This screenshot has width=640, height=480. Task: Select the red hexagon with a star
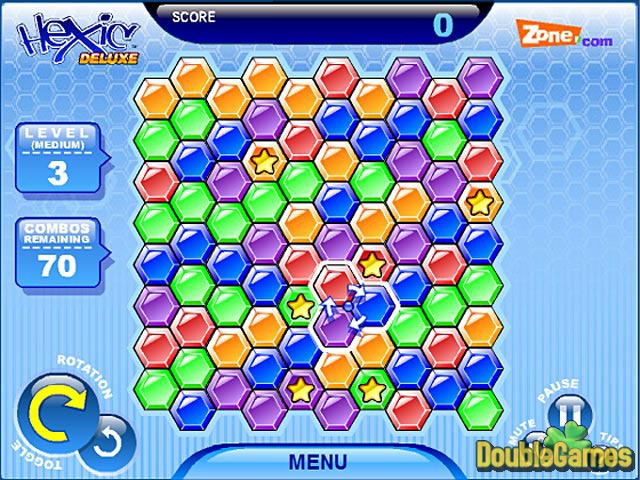(x=372, y=265)
